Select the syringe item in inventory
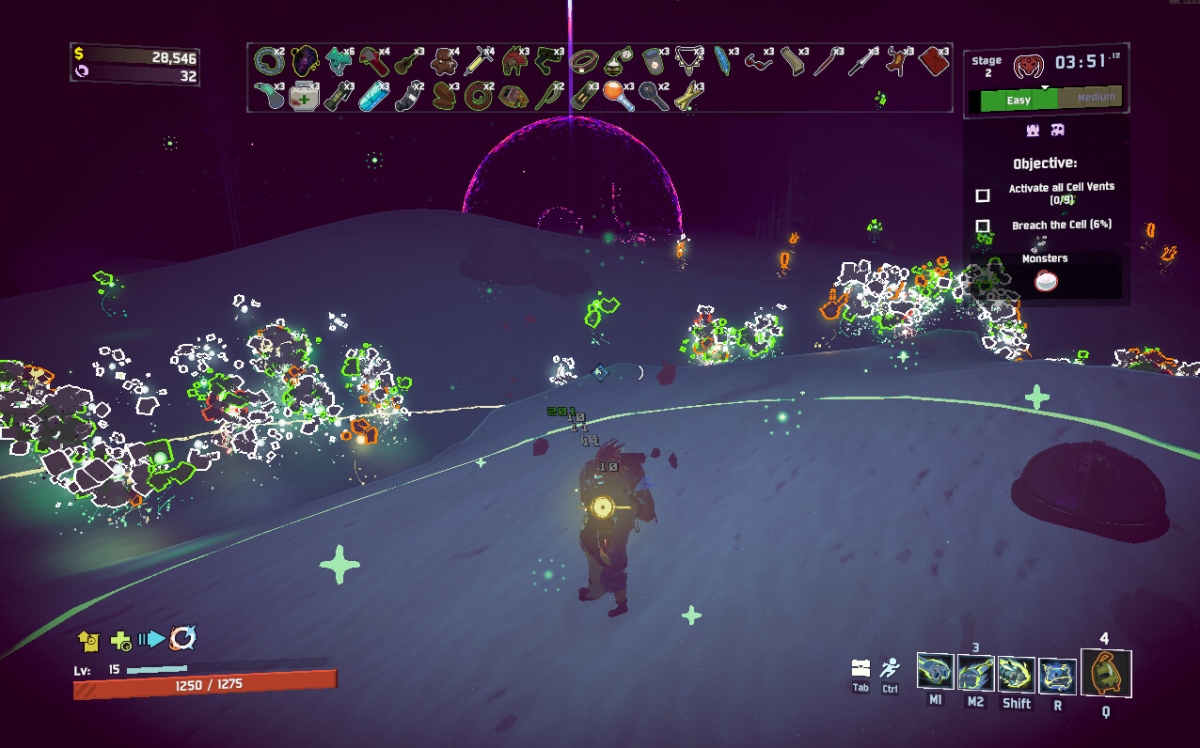Viewport: 1200px width, 748px height. pyautogui.click(x=478, y=62)
